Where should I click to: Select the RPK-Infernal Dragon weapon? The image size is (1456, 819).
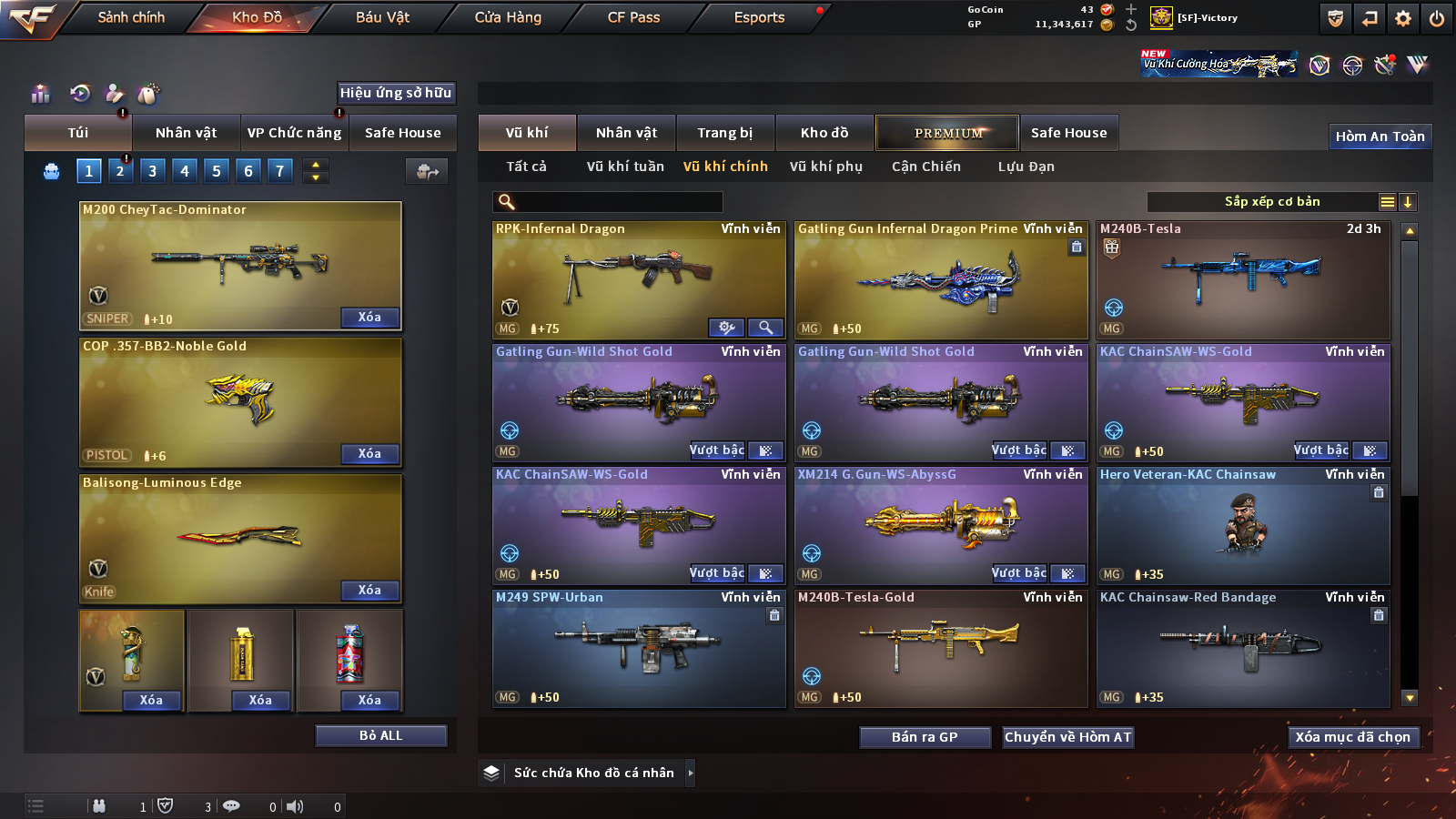[x=638, y=280]
